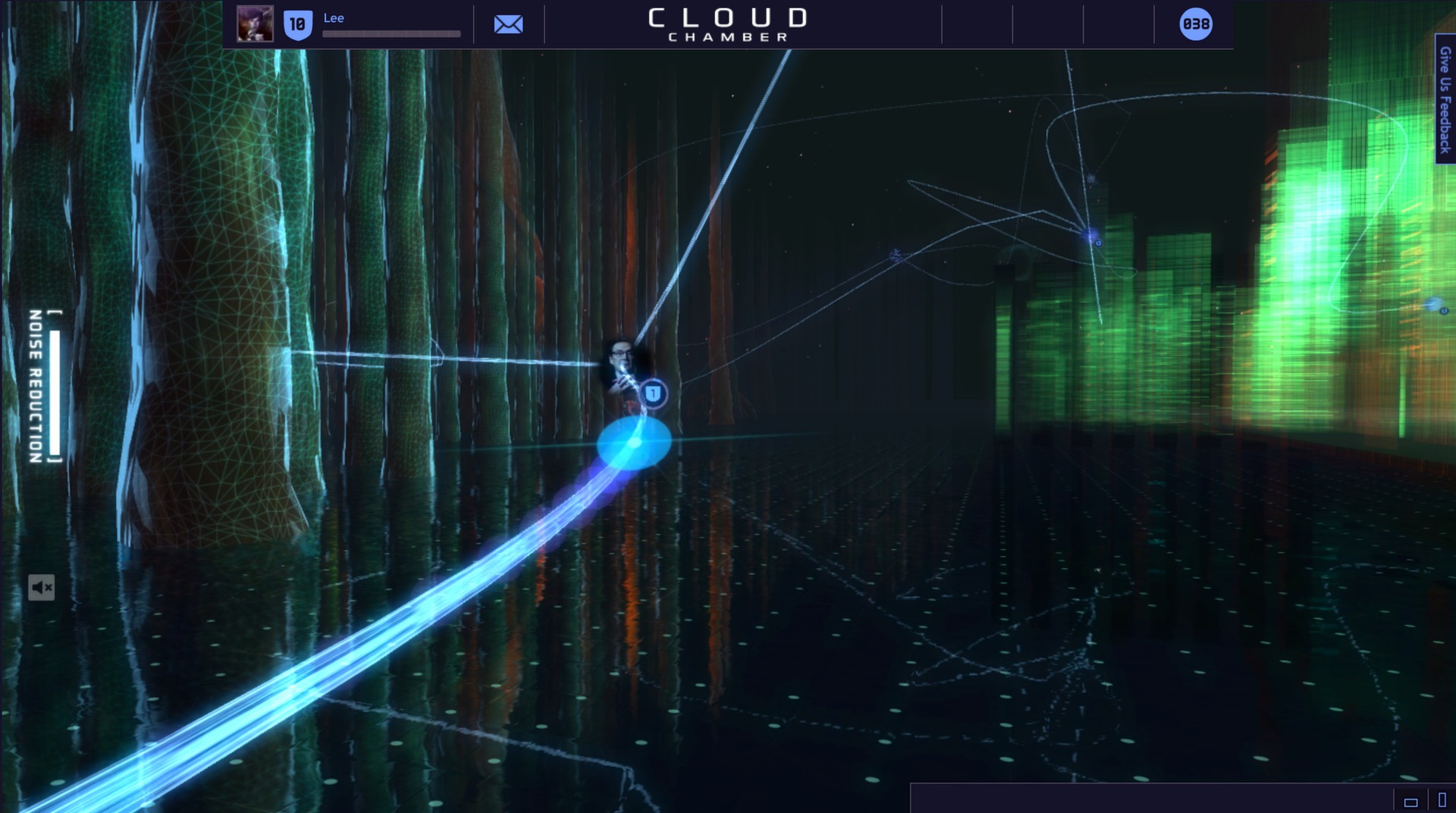Click Lee's experience progress bar
1456x813 pixels.
click(x=391, y=33)
